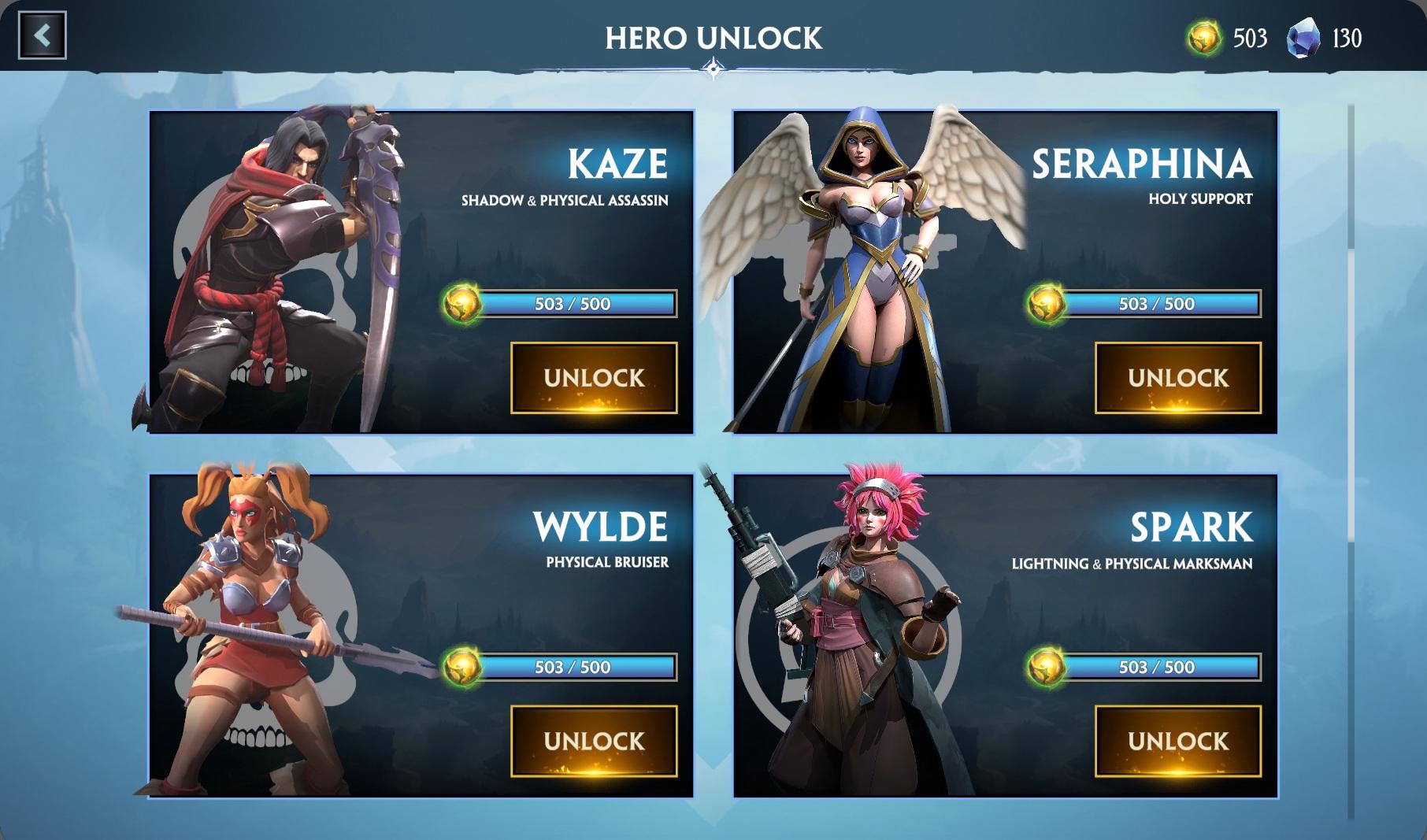Viewport: 1427px width, 840px height.
Task: Unlock the hero Seraphina
Action: [1177, 378]
